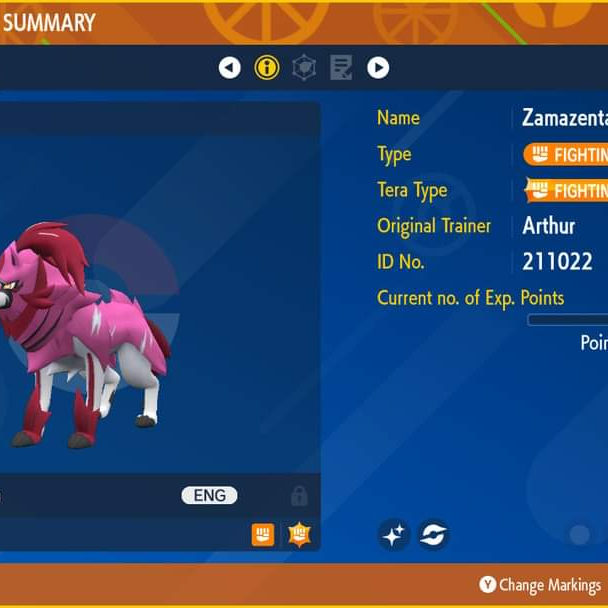
Task: Select the starburst Tera mark icon
Action: [299, 535]
